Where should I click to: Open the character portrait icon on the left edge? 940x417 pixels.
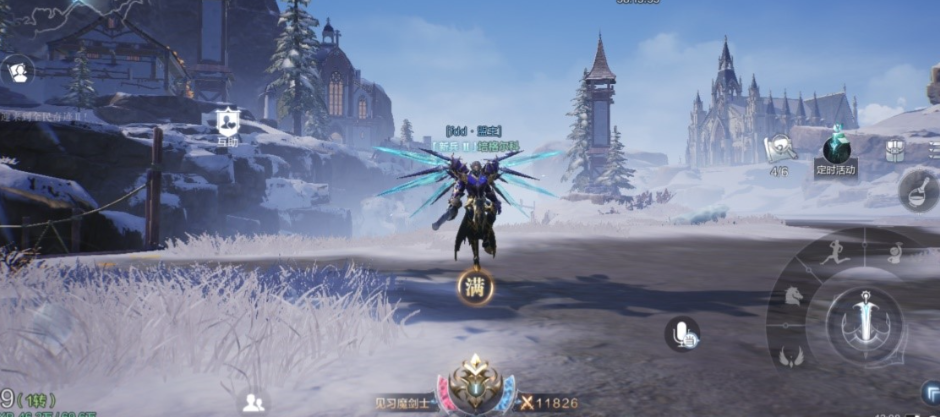coord(18,70)
